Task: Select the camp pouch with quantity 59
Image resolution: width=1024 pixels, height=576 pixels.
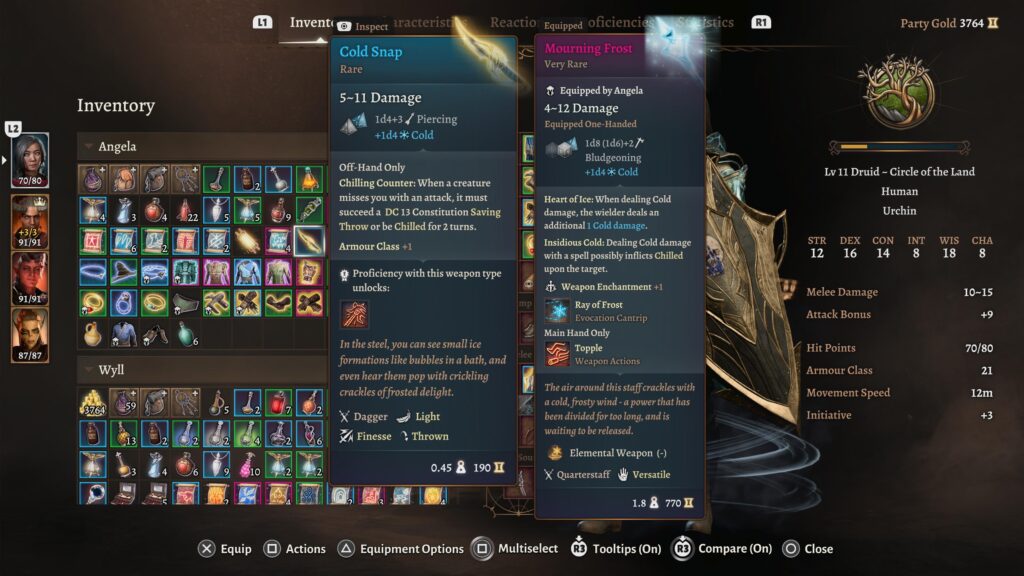Action: click(124, 403)
